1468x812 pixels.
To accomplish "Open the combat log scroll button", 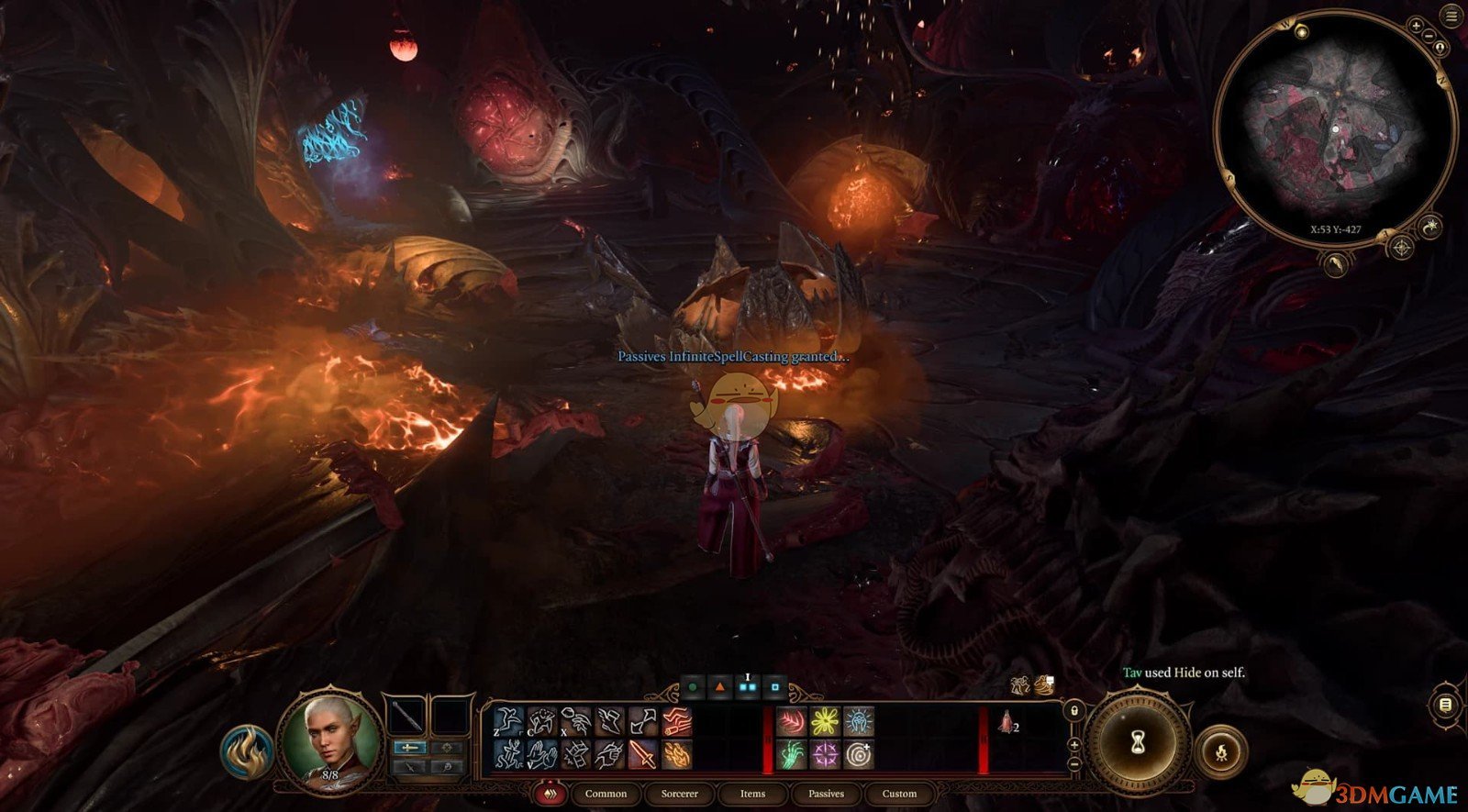I will click(x=1445, y=705).
